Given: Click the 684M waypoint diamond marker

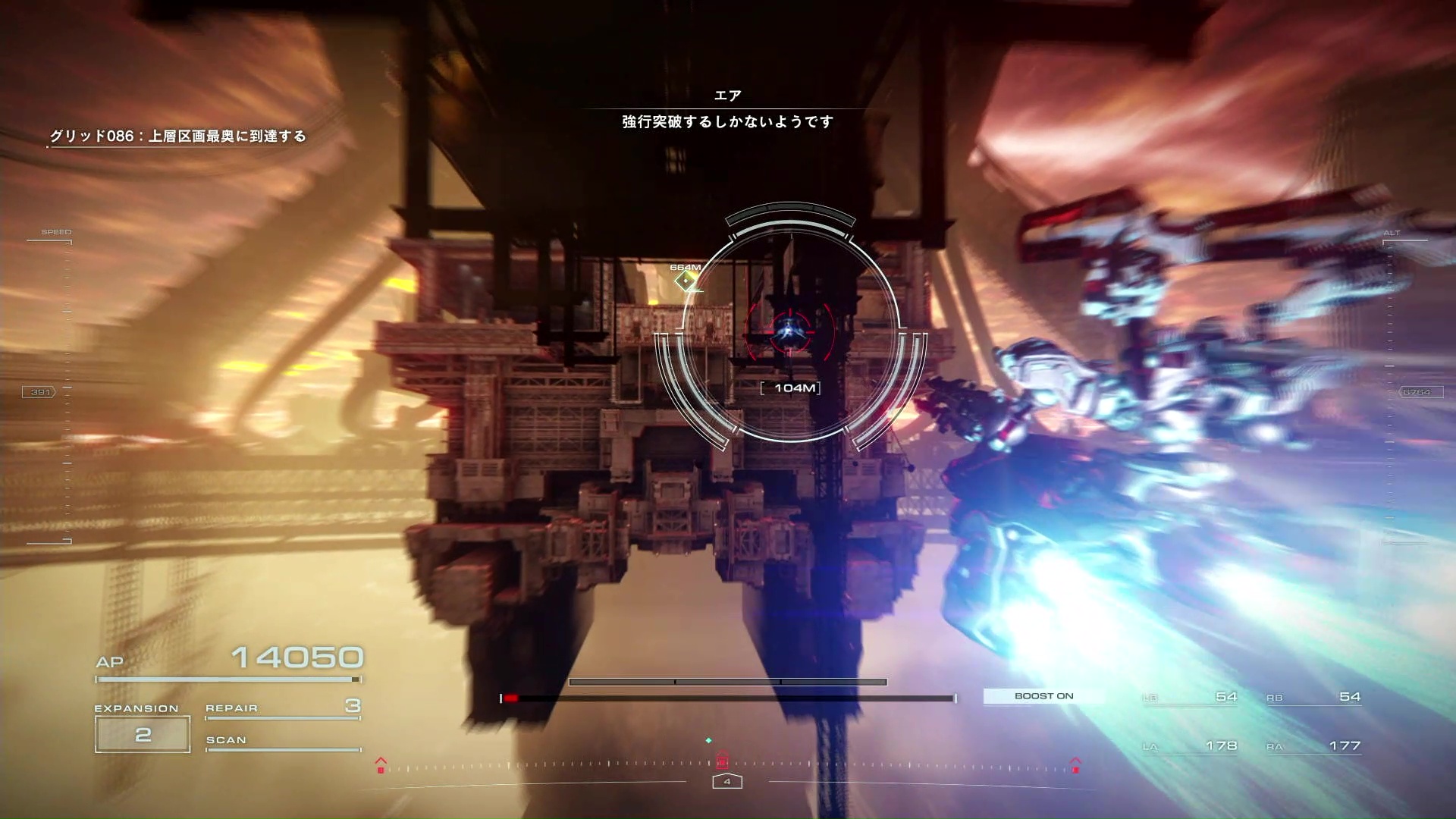Looking at the screenshot, I should 686,281.
